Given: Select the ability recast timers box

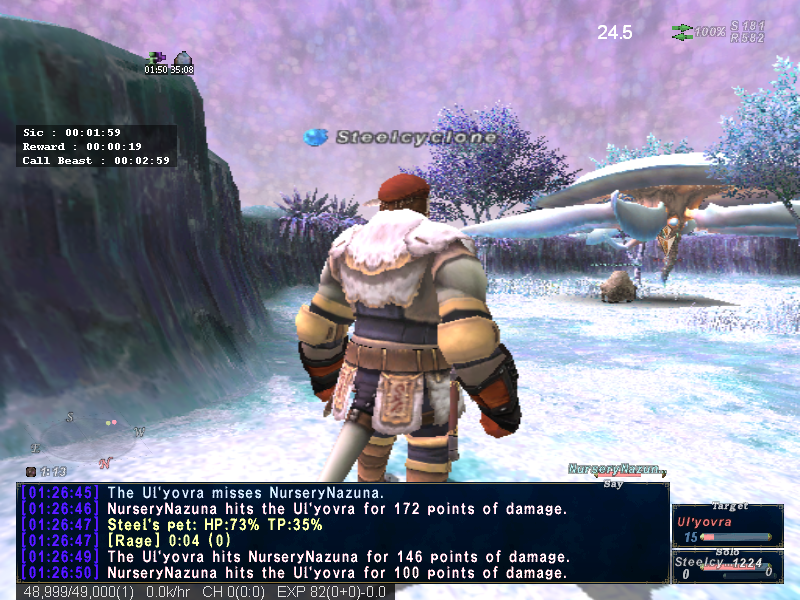Looking at the screenshot, I should coord(98,146).
